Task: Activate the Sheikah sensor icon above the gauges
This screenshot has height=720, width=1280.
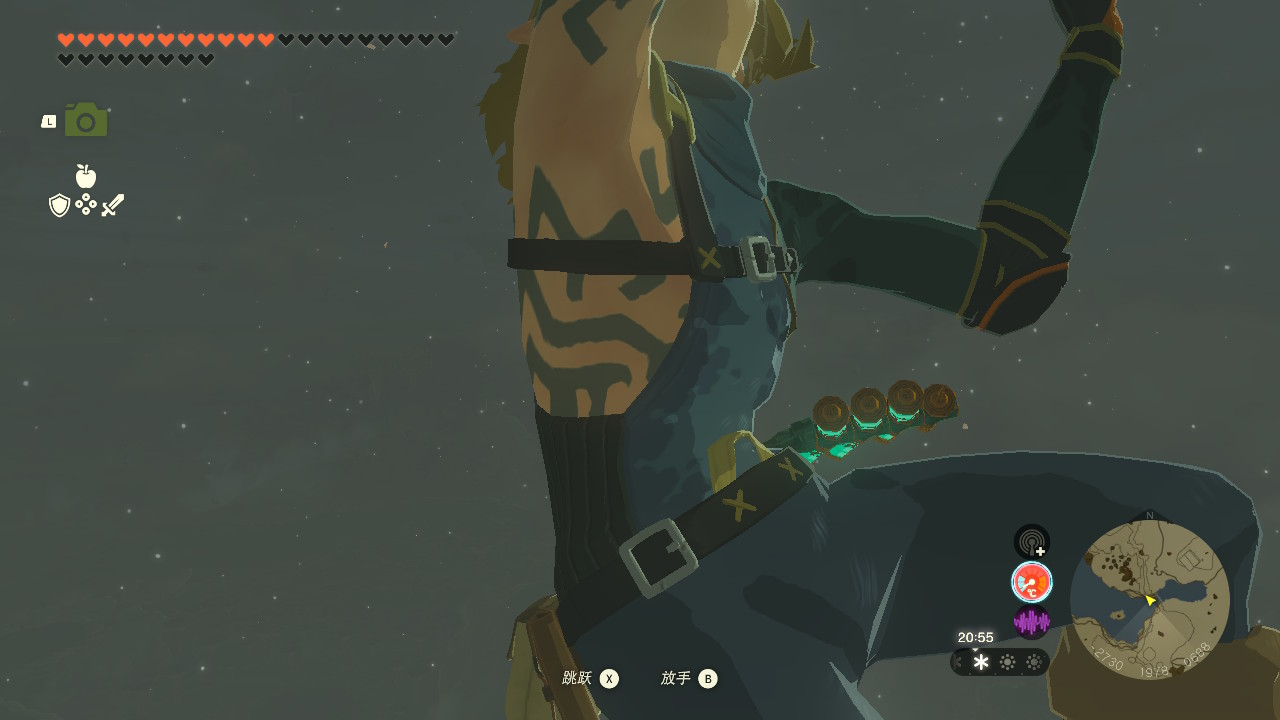Action: point(1032,542)
